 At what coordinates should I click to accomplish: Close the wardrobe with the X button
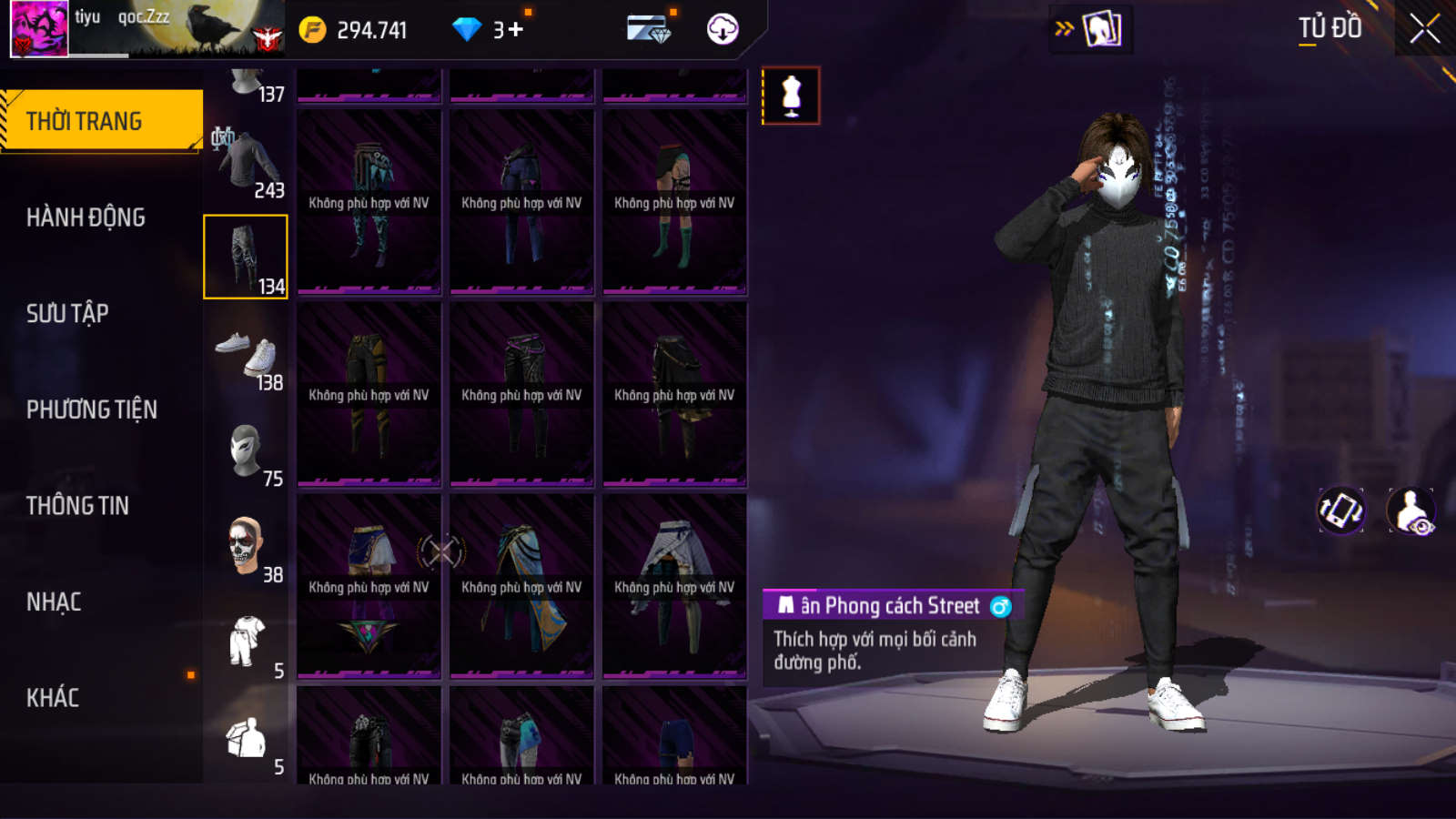coord(1424,29)
